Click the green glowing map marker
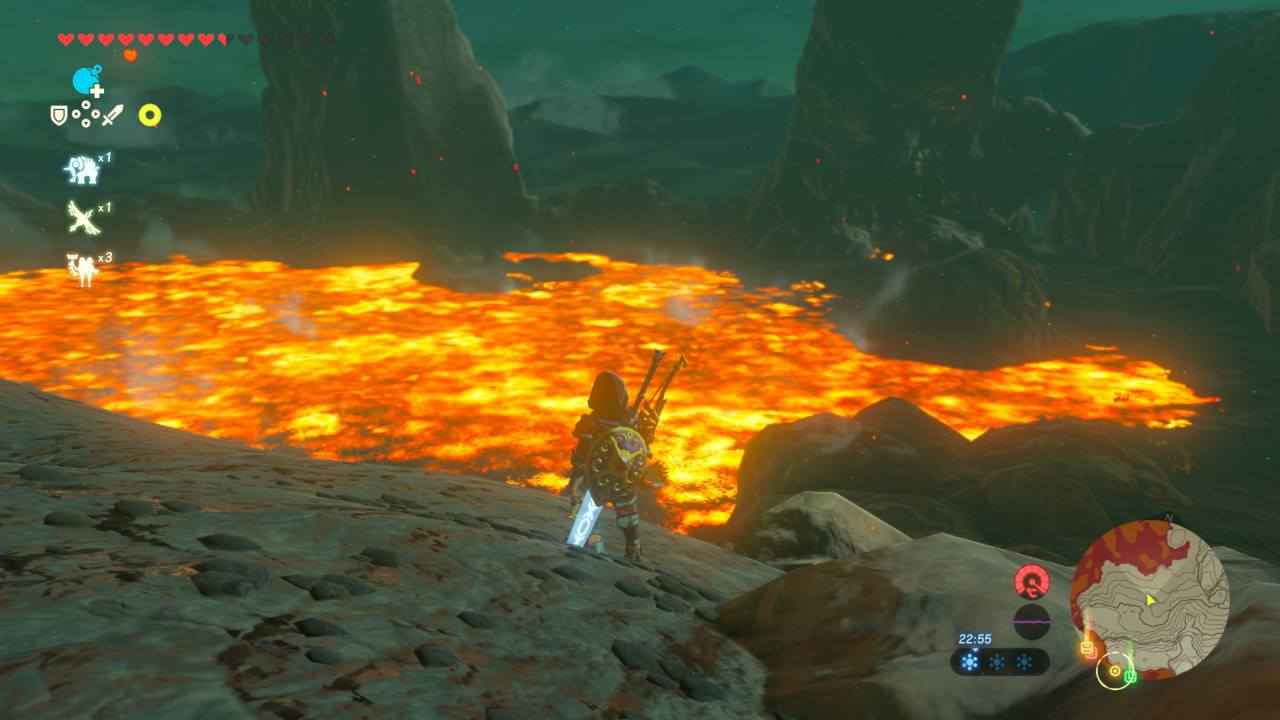This screenshot has width=1280, height=720. (1130, 676)
